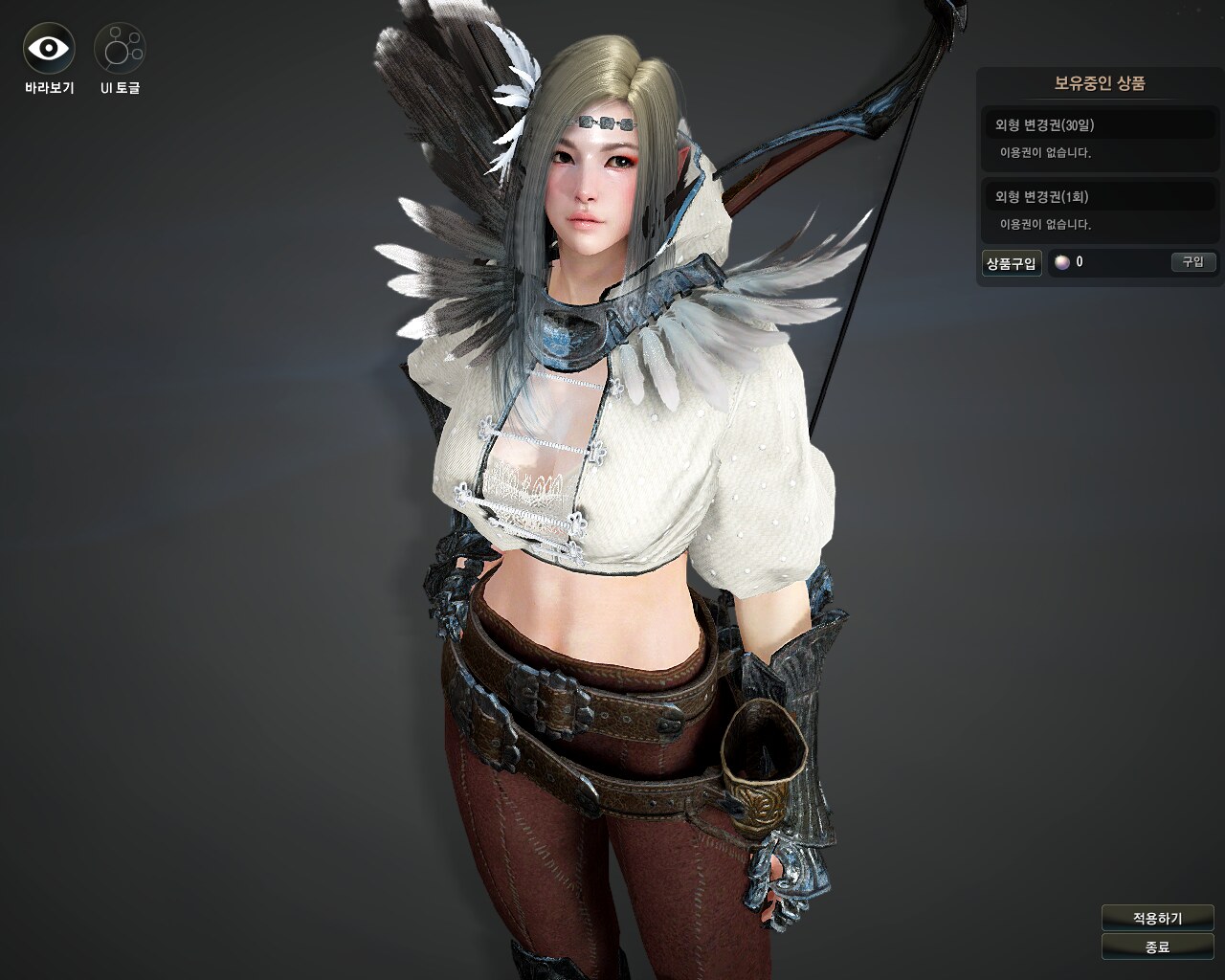Apply changes with 적용하기
The width and height of the screenshot is (1225, 980).
[1157, 918]
